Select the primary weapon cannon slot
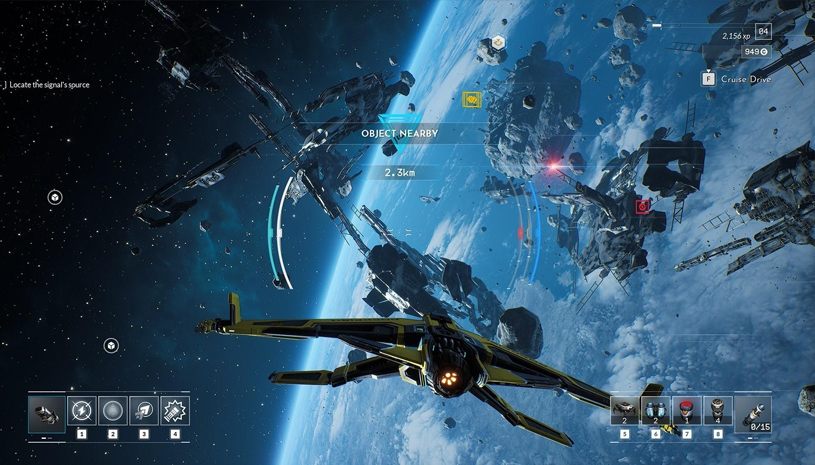This screenshot has height=465, width=815. click(47, 412)
